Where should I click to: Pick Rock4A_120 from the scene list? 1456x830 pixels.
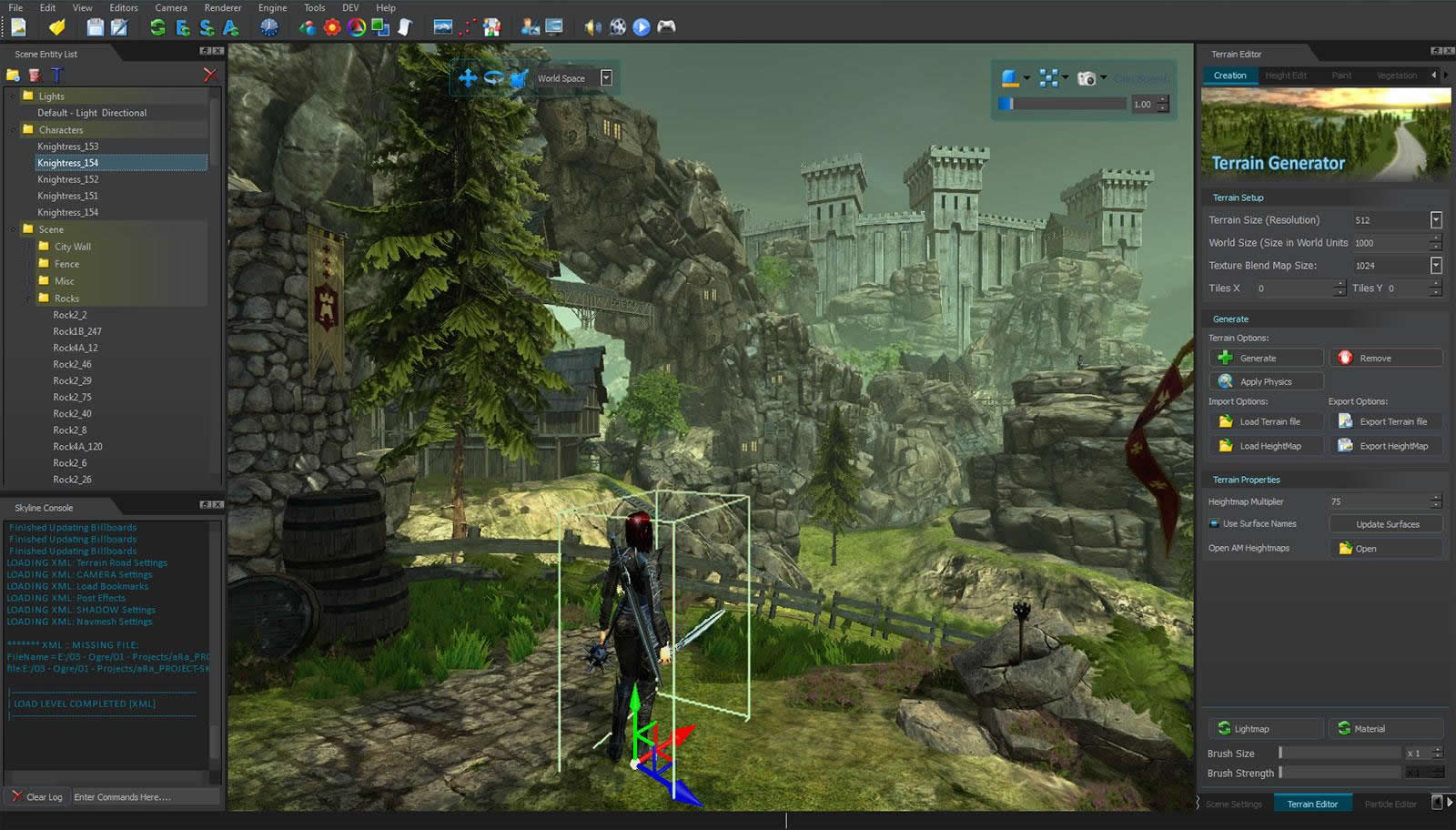(77, 447)
